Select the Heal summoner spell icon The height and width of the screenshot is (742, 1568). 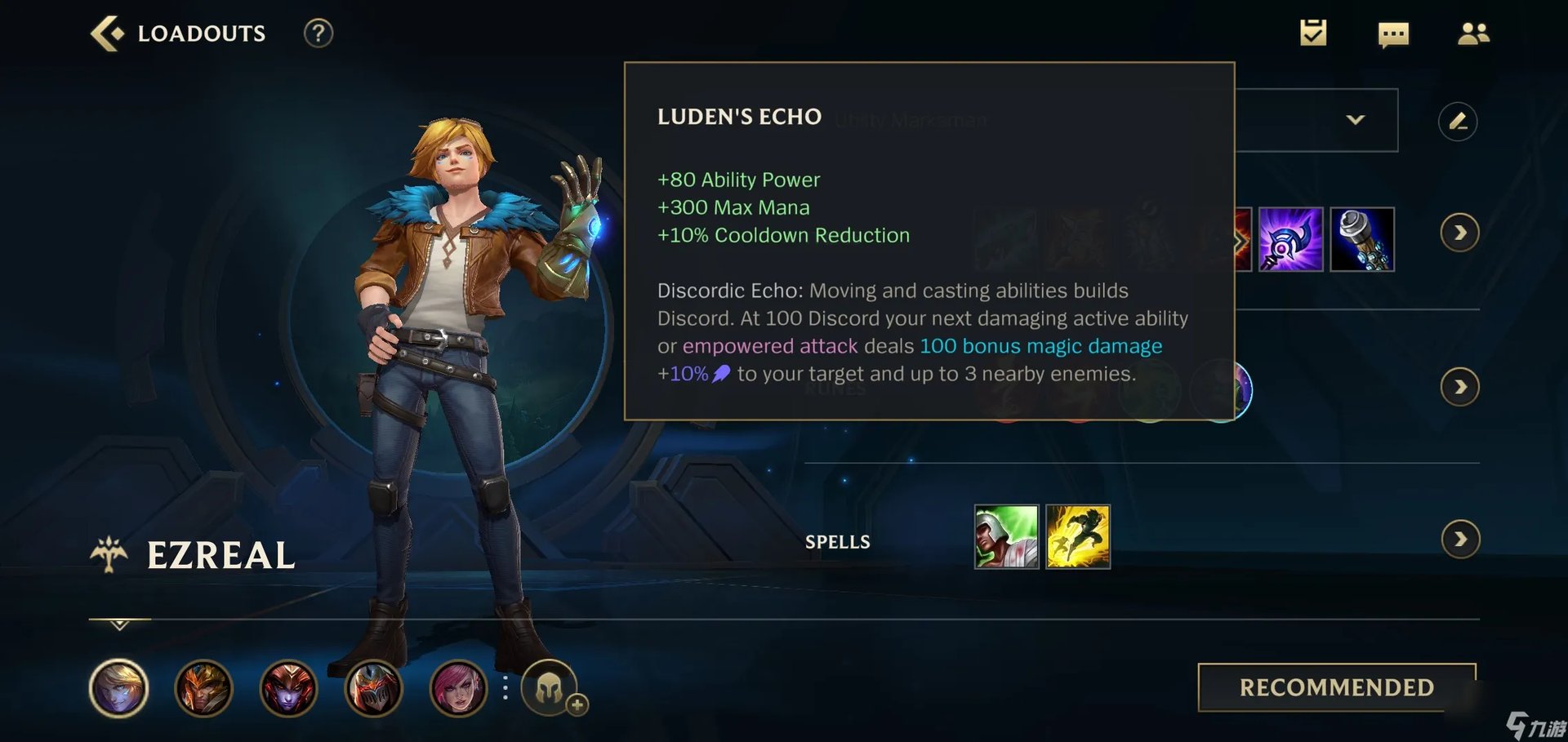click(x=1006, y=536)
